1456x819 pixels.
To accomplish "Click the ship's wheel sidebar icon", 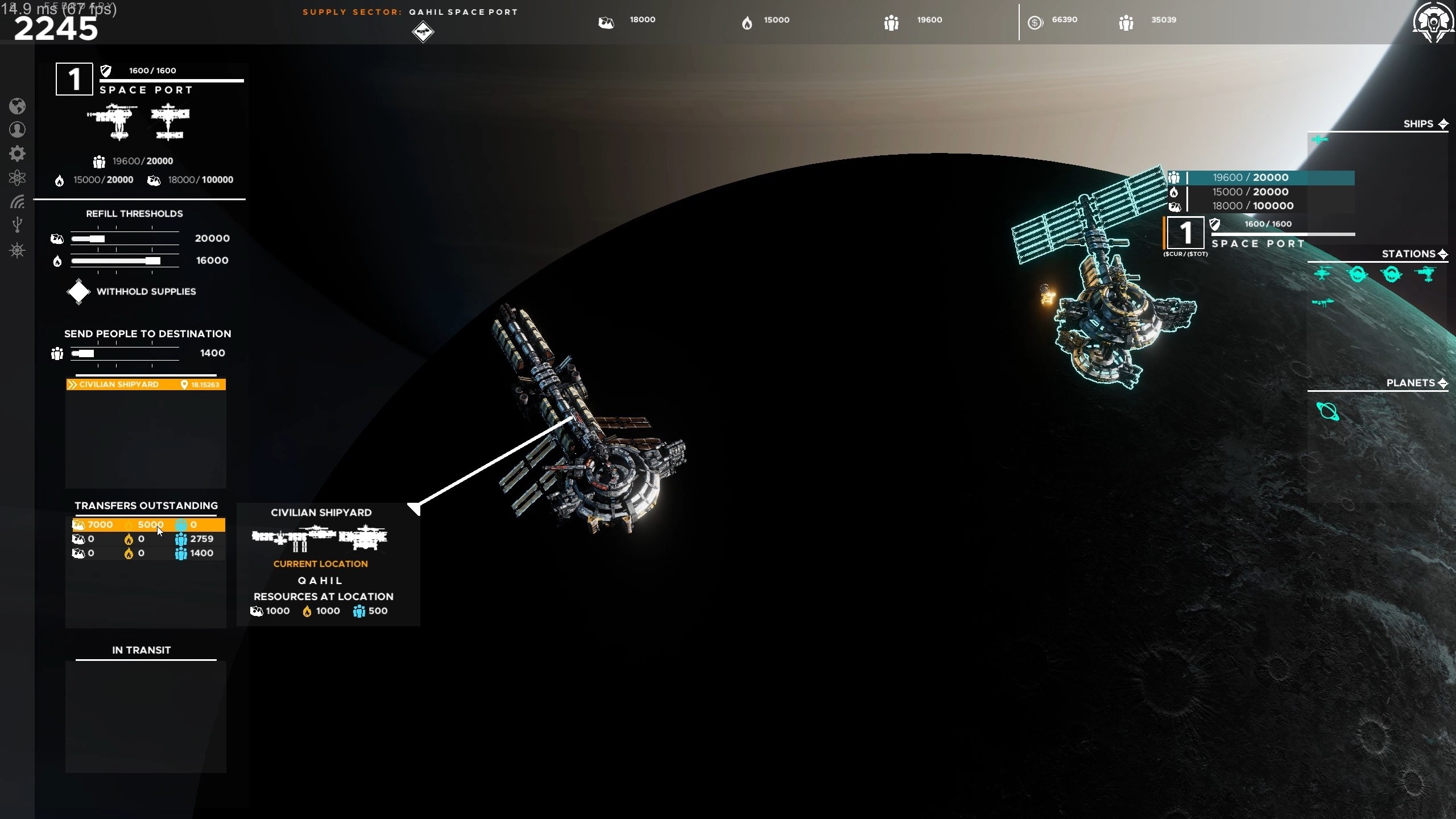I will (17, 250).
